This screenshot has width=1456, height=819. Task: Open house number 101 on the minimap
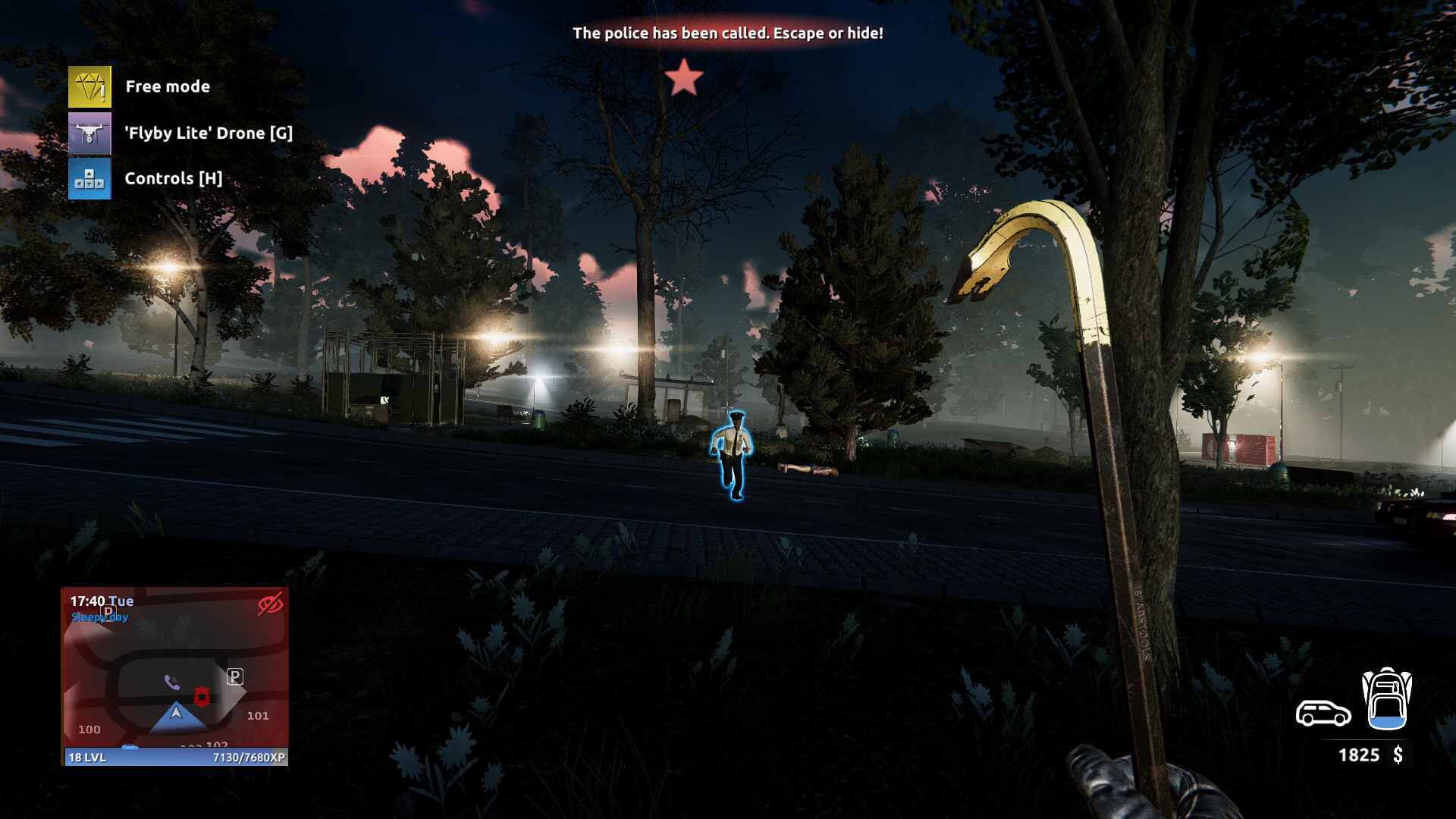(259, 715)
